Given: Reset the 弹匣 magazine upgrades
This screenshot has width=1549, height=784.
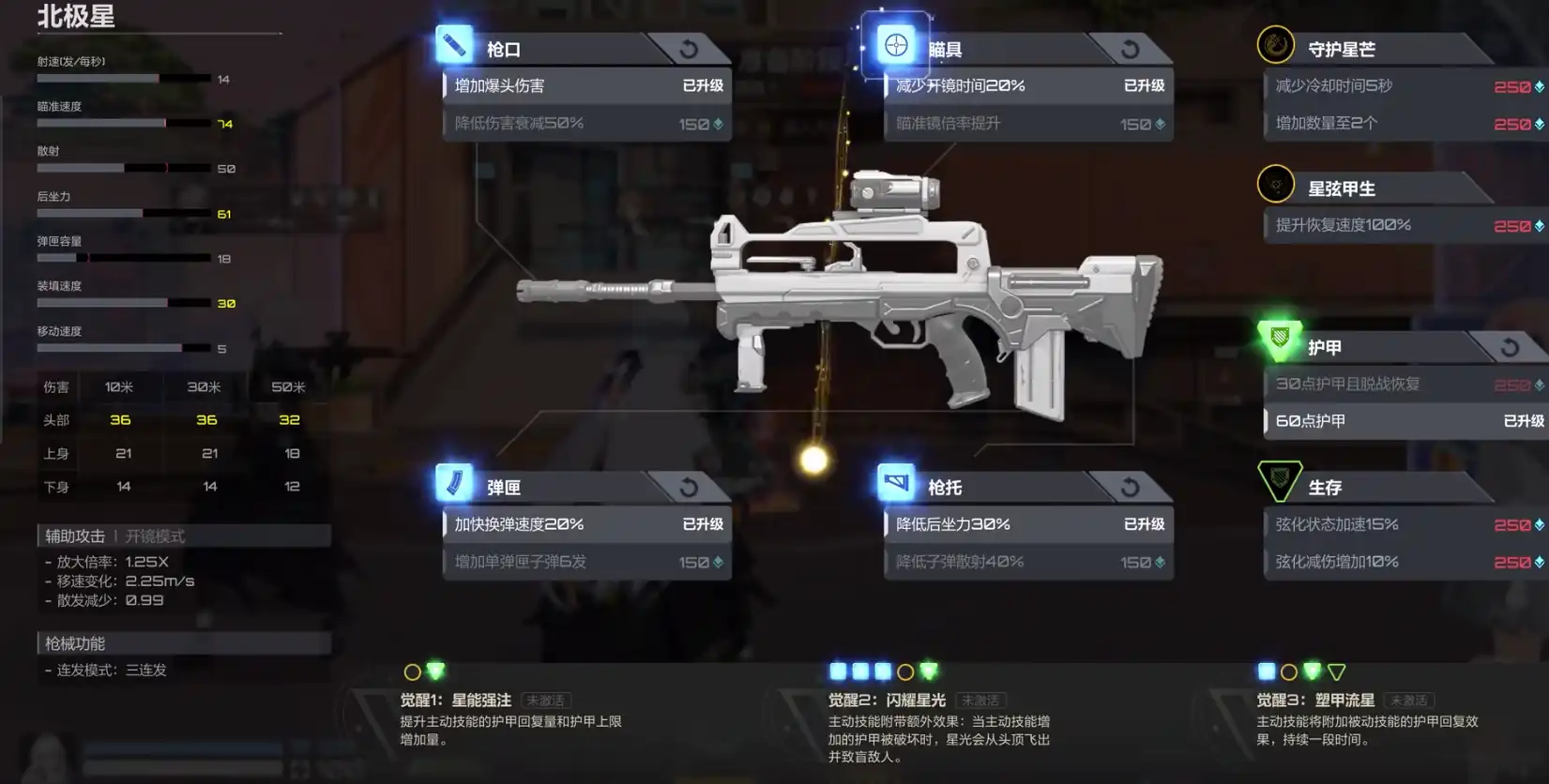Looking at the screenshot, I should 689,488.
